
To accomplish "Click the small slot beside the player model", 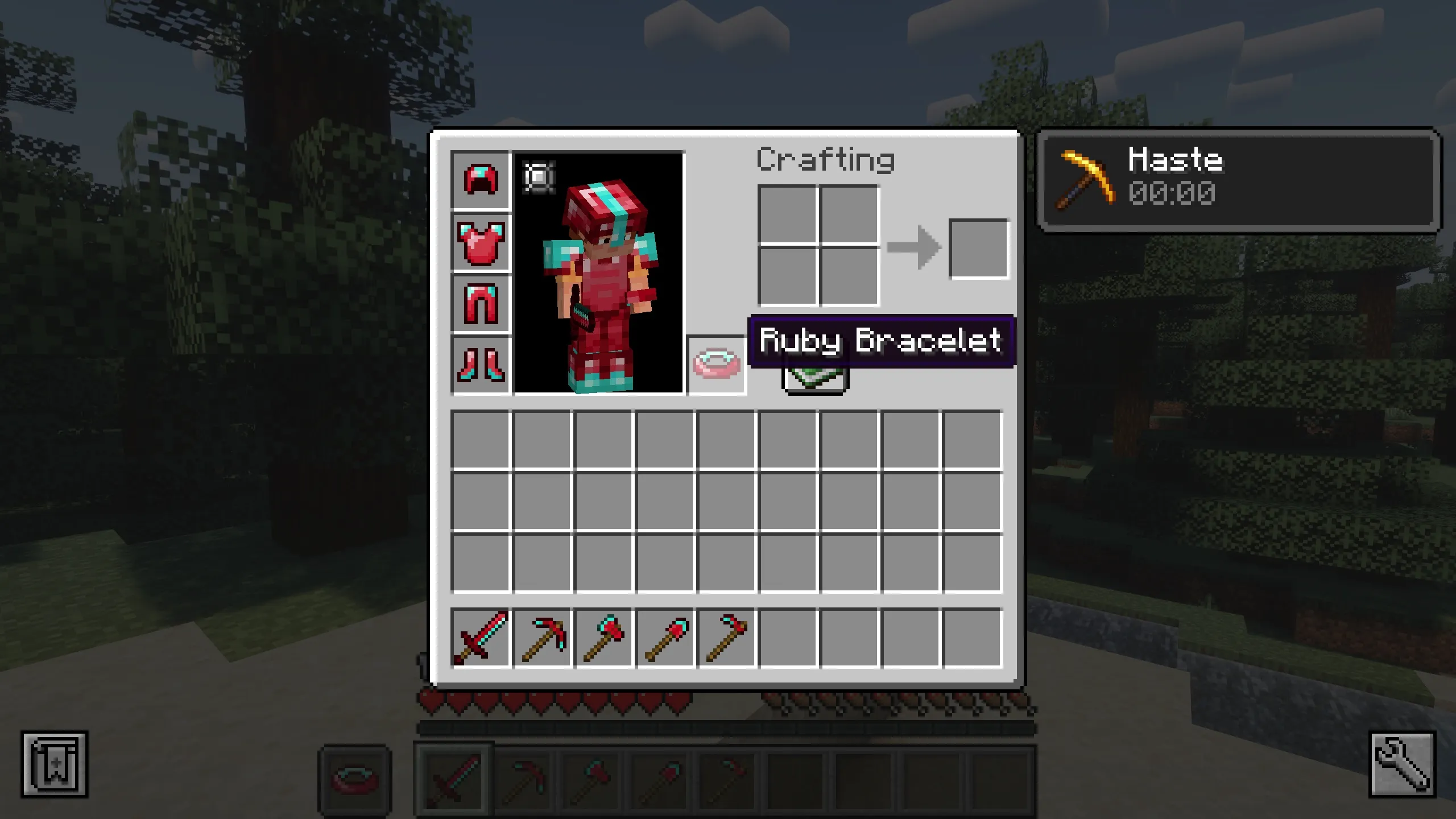I will tap(538, 177).
